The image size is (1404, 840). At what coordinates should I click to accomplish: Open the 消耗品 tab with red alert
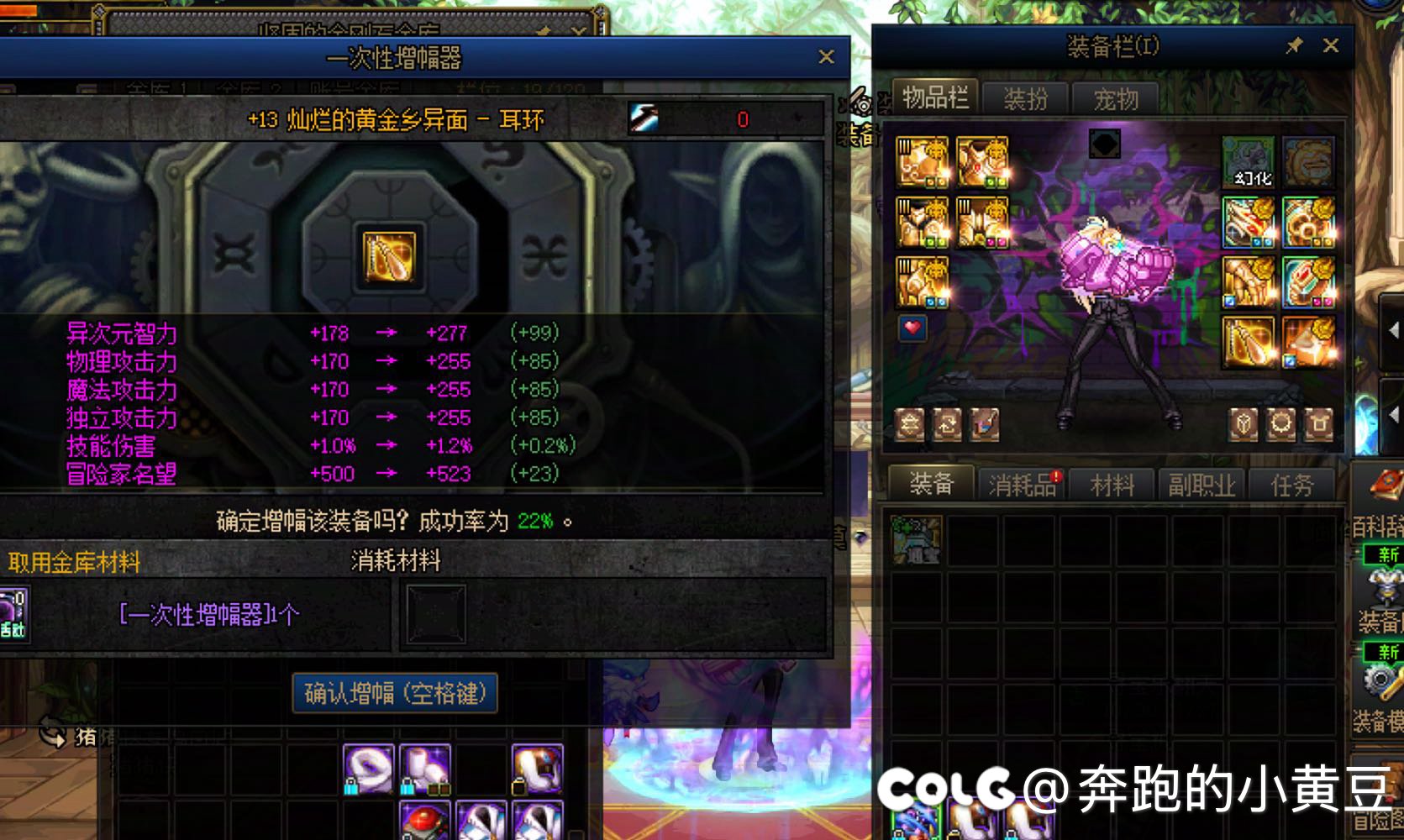(1020, 484)
